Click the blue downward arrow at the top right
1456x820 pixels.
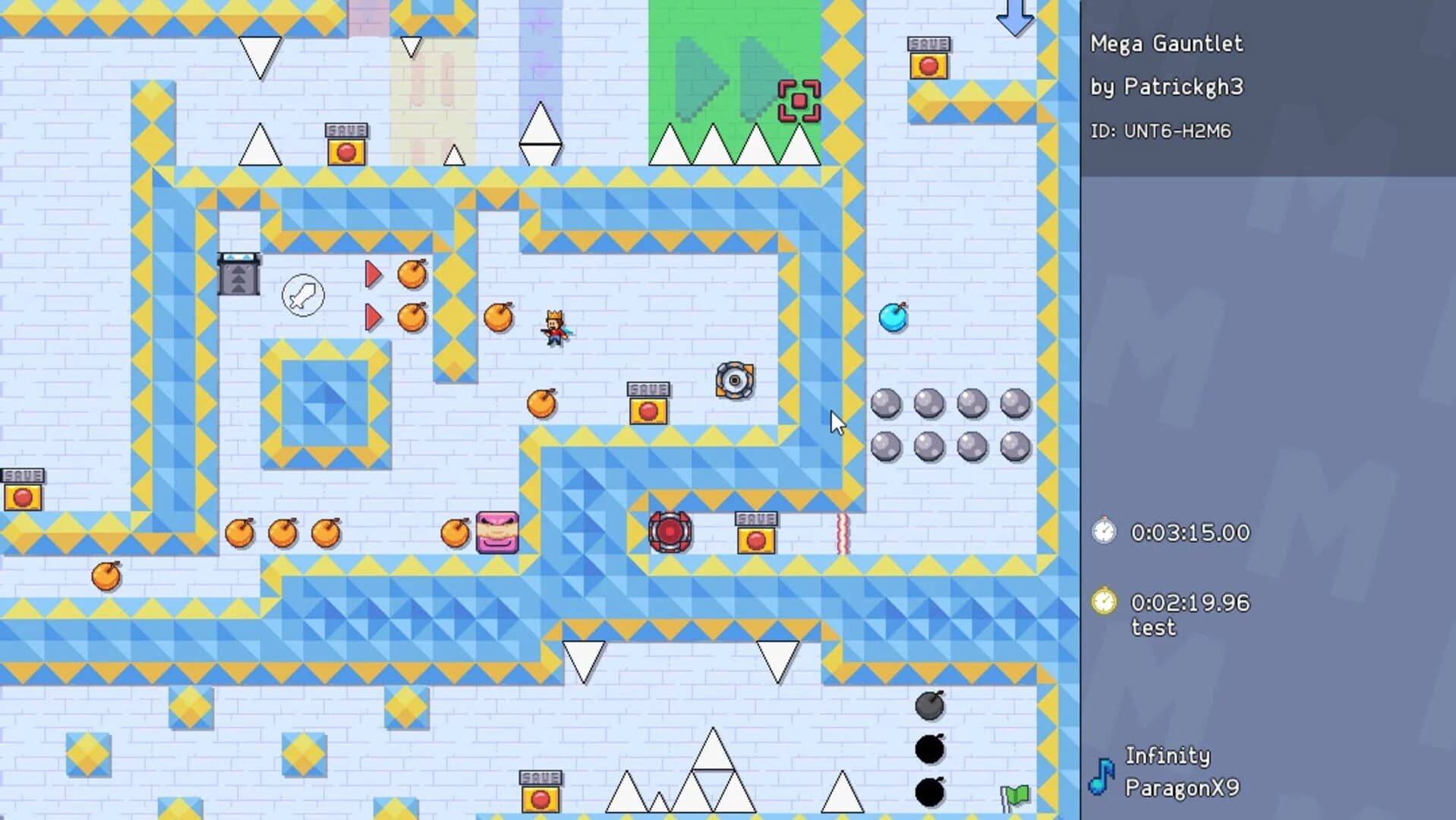(x=1014, y=17)
